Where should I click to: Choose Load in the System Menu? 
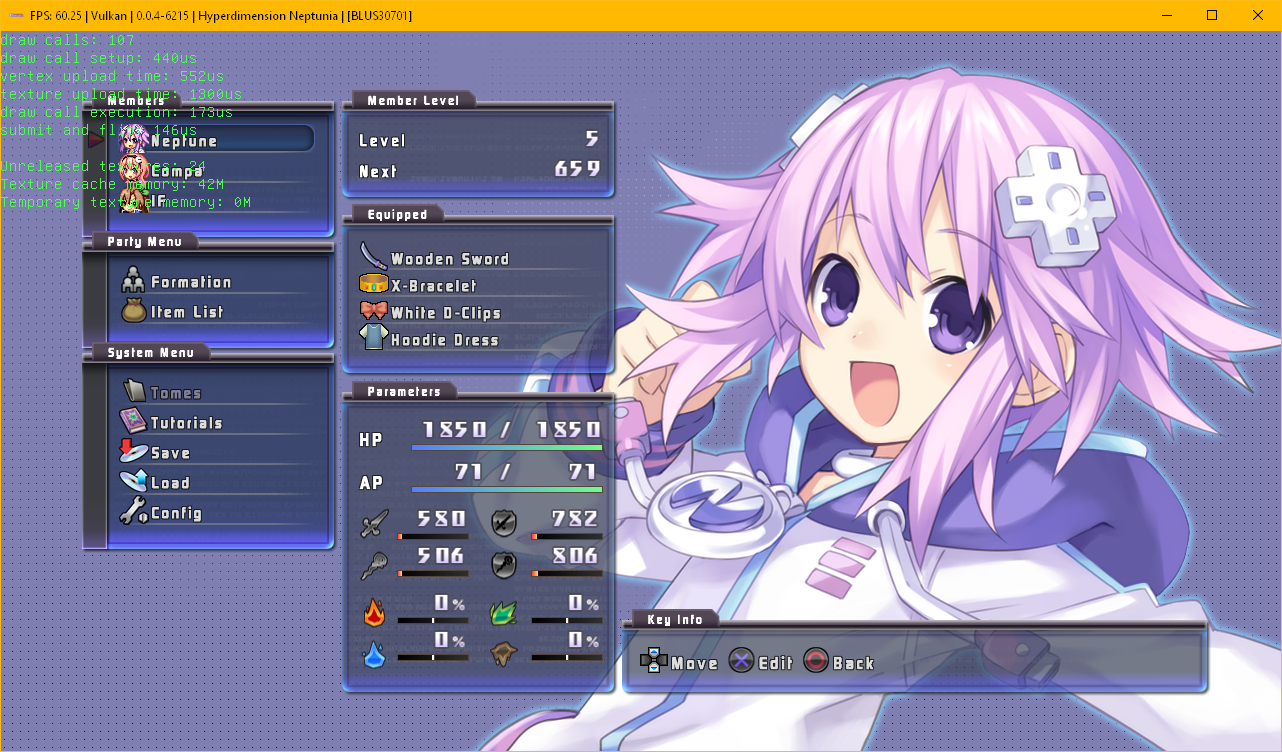click(x=170, y=483)
